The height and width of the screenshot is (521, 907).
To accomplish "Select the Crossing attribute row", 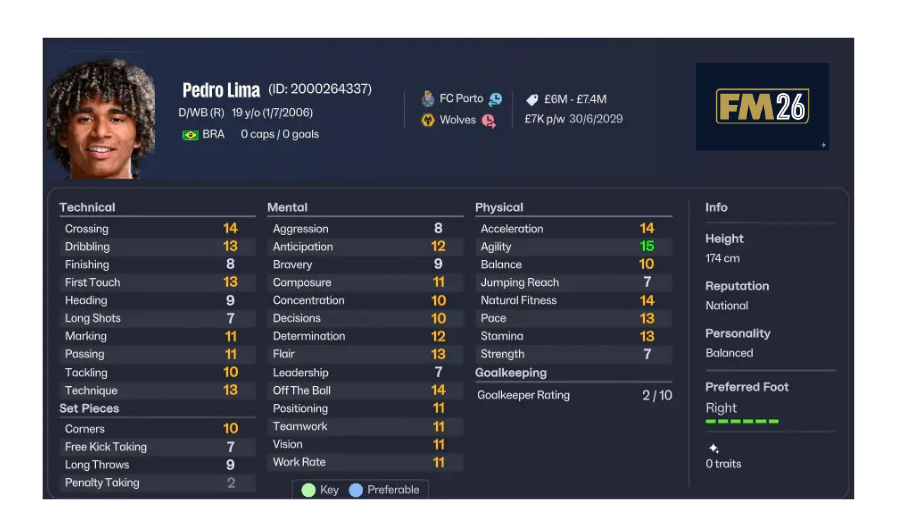I will [151, 229].
